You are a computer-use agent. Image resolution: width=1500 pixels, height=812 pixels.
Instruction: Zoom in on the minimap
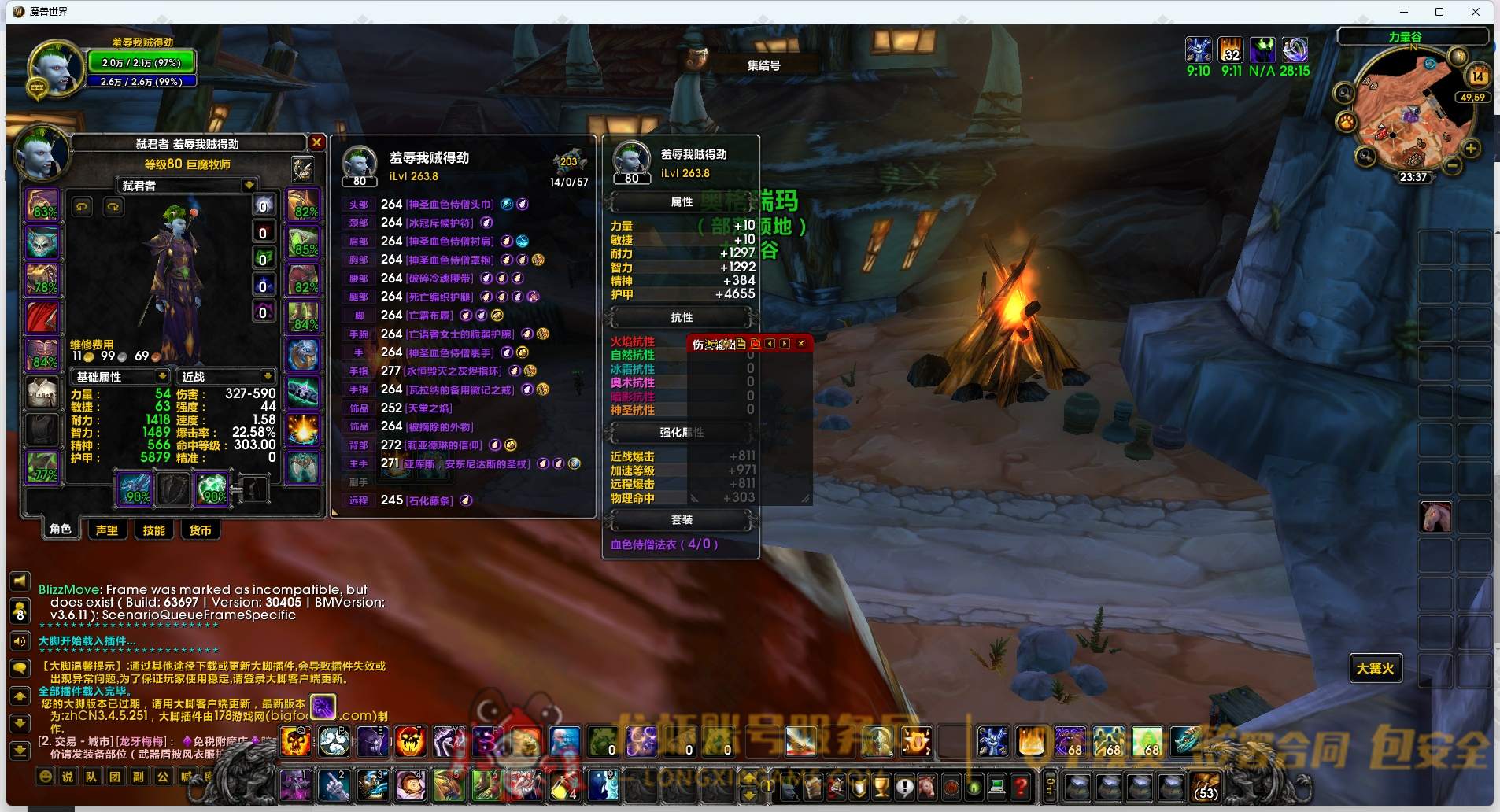coord(1470,149)
